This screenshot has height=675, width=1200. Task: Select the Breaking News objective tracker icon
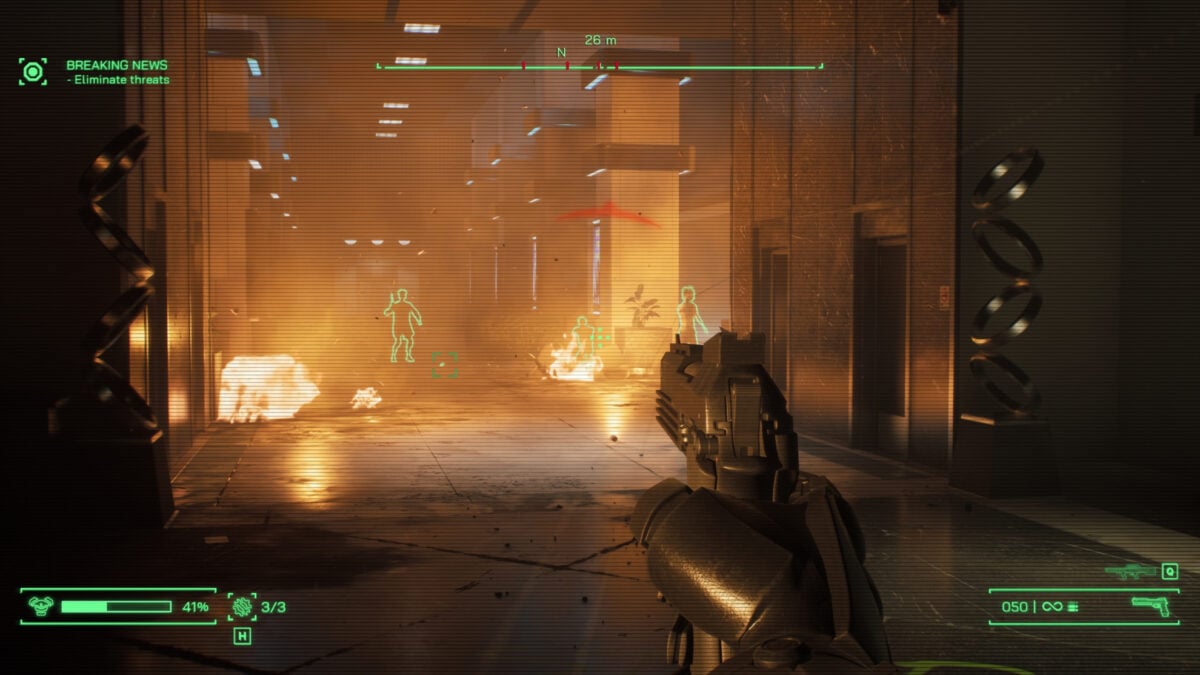(x=33, y=71)
